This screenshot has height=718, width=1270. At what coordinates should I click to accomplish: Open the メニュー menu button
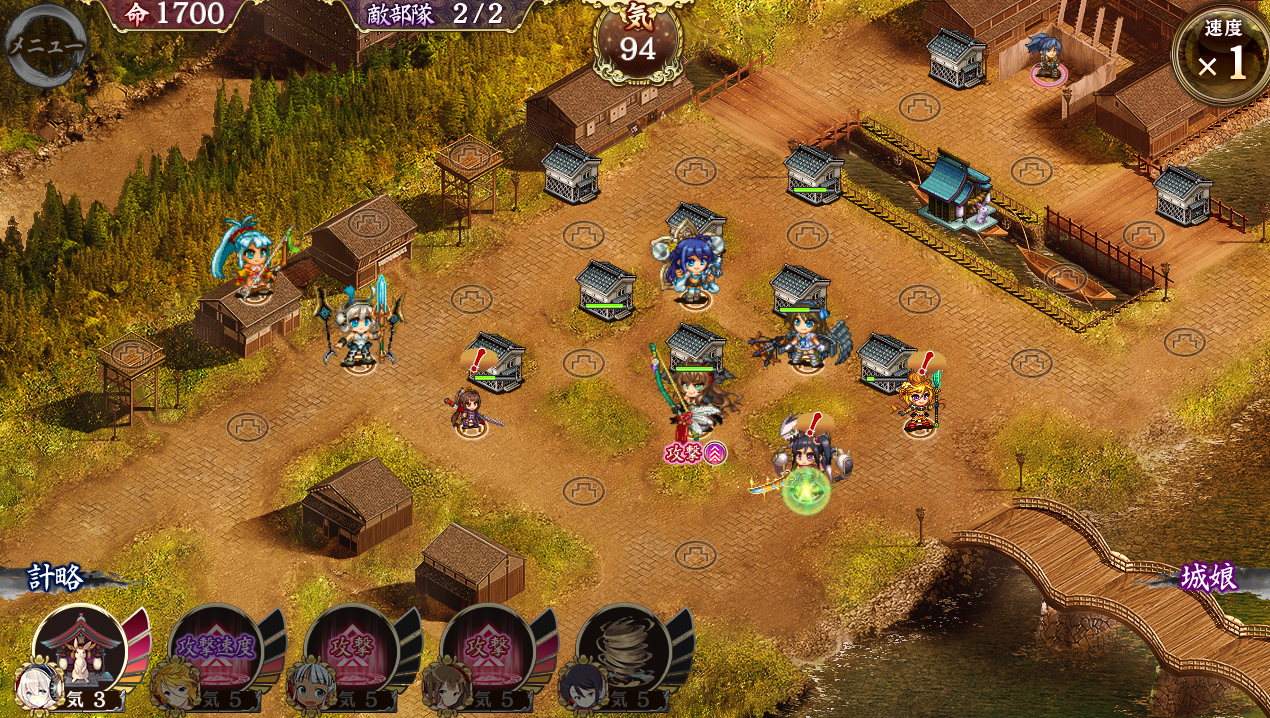coord(45,45)
